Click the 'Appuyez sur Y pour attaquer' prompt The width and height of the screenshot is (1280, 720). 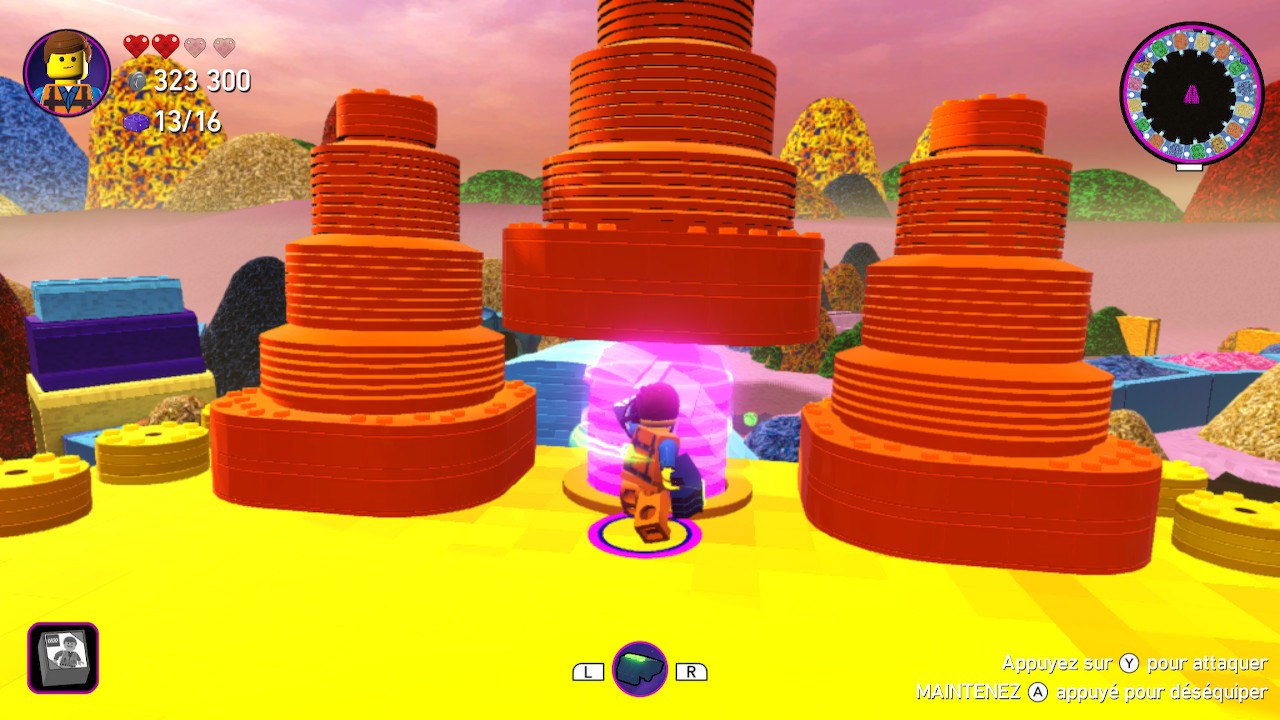point(1133,663)
